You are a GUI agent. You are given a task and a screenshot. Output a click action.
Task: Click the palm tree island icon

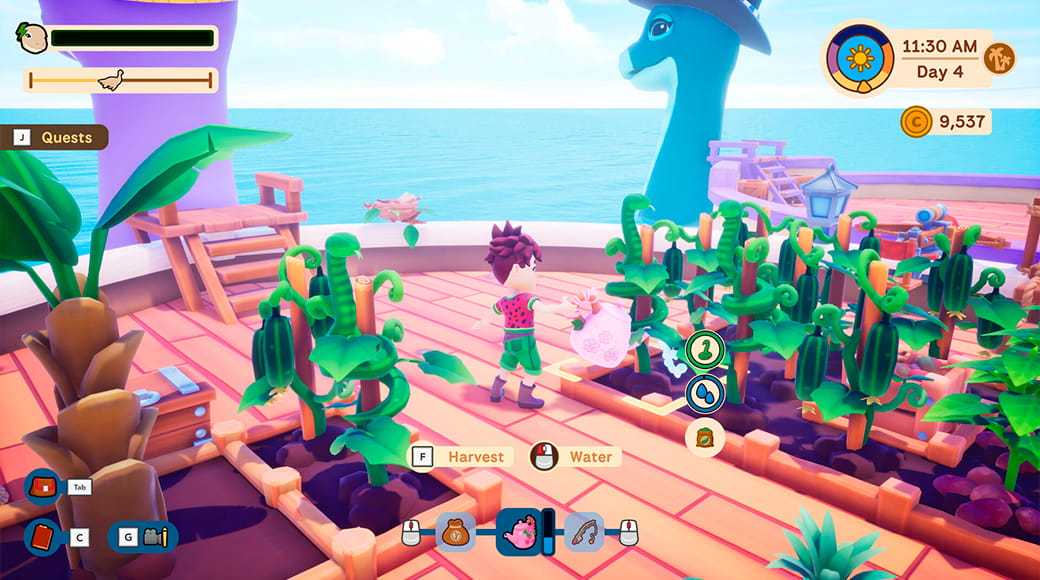pos(999,58)
